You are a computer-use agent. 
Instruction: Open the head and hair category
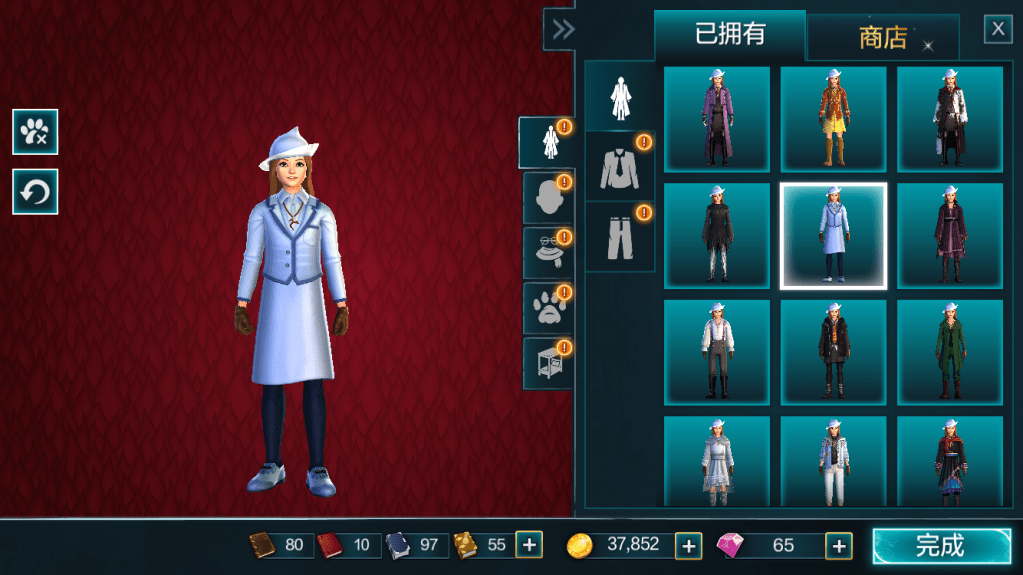[x=548, y=198]
